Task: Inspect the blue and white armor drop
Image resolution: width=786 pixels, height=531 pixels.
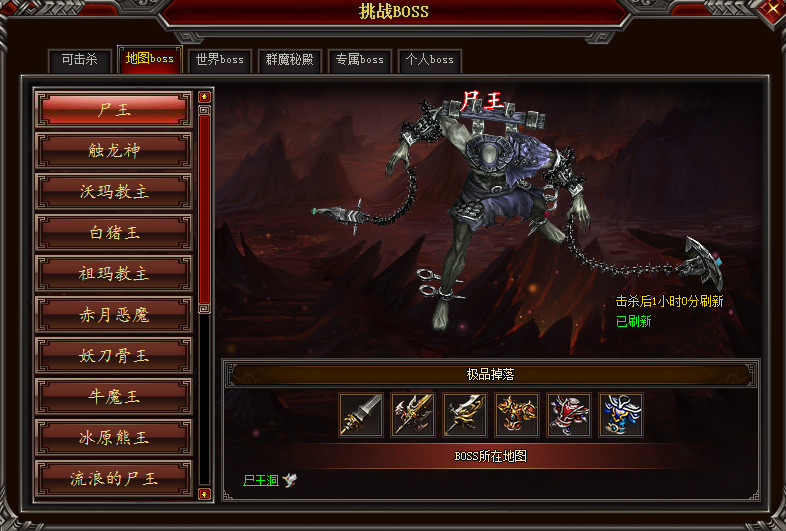Action: pos(621,414)
